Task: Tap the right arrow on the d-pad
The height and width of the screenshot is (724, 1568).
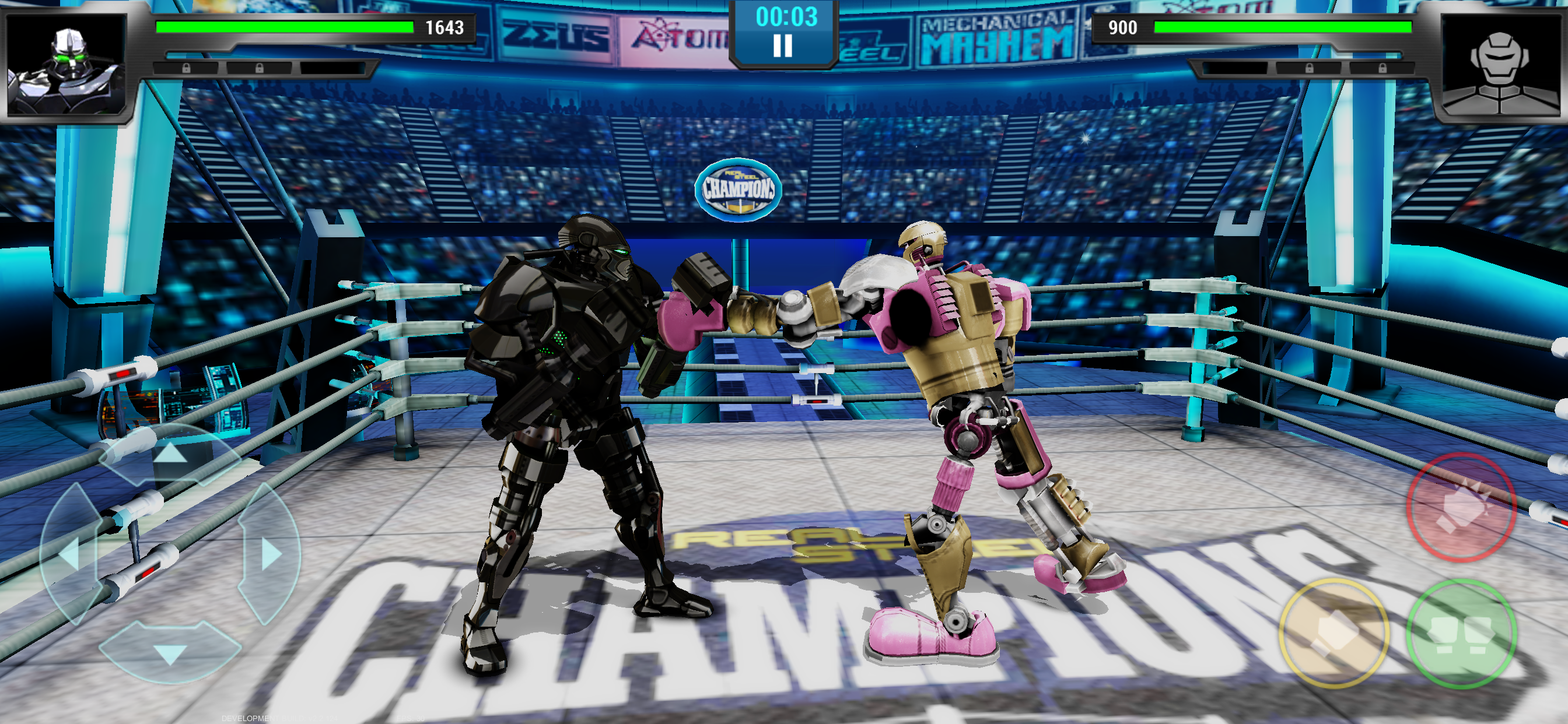Action: point(270,554)
